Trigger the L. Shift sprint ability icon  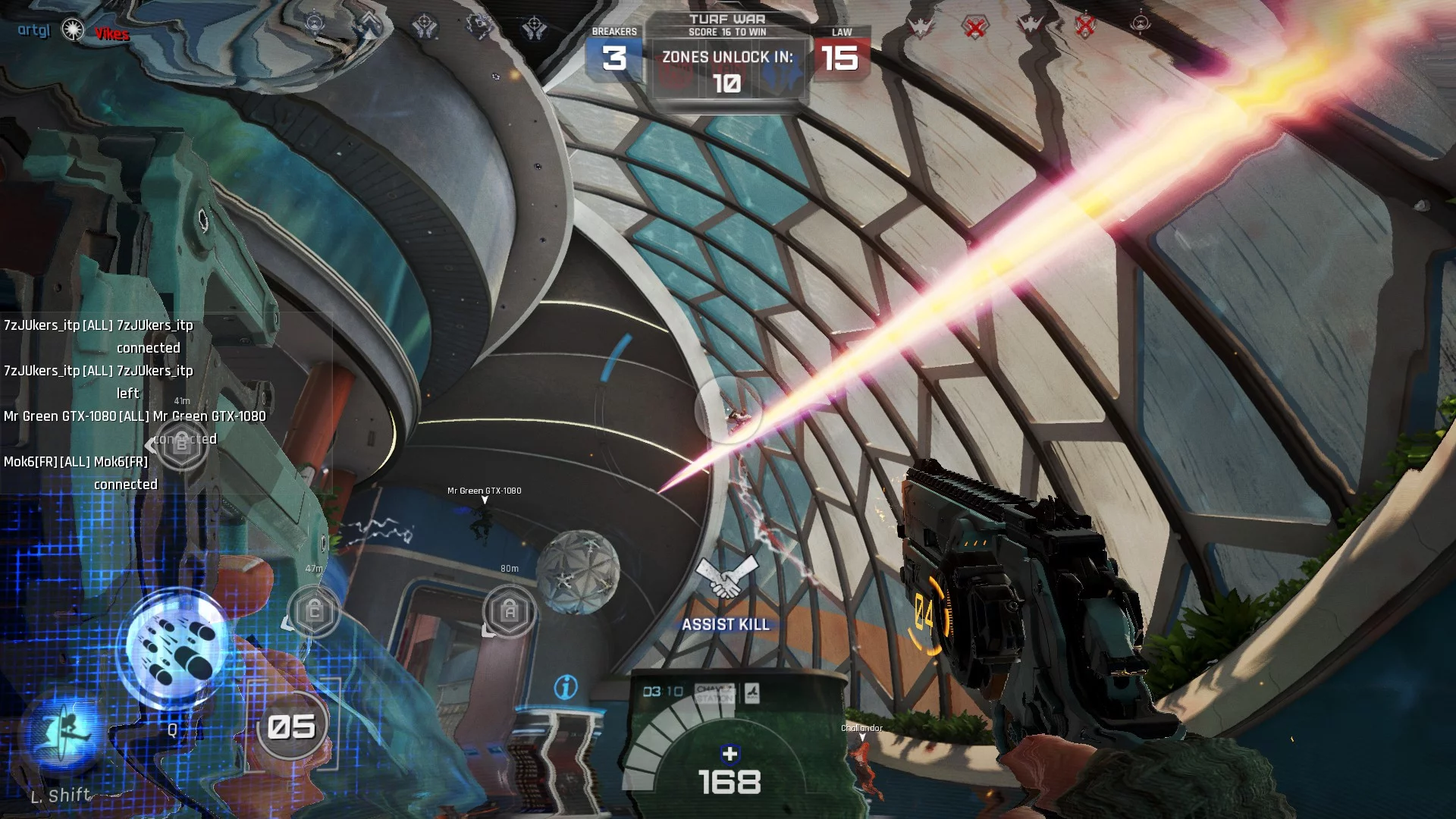64,733
